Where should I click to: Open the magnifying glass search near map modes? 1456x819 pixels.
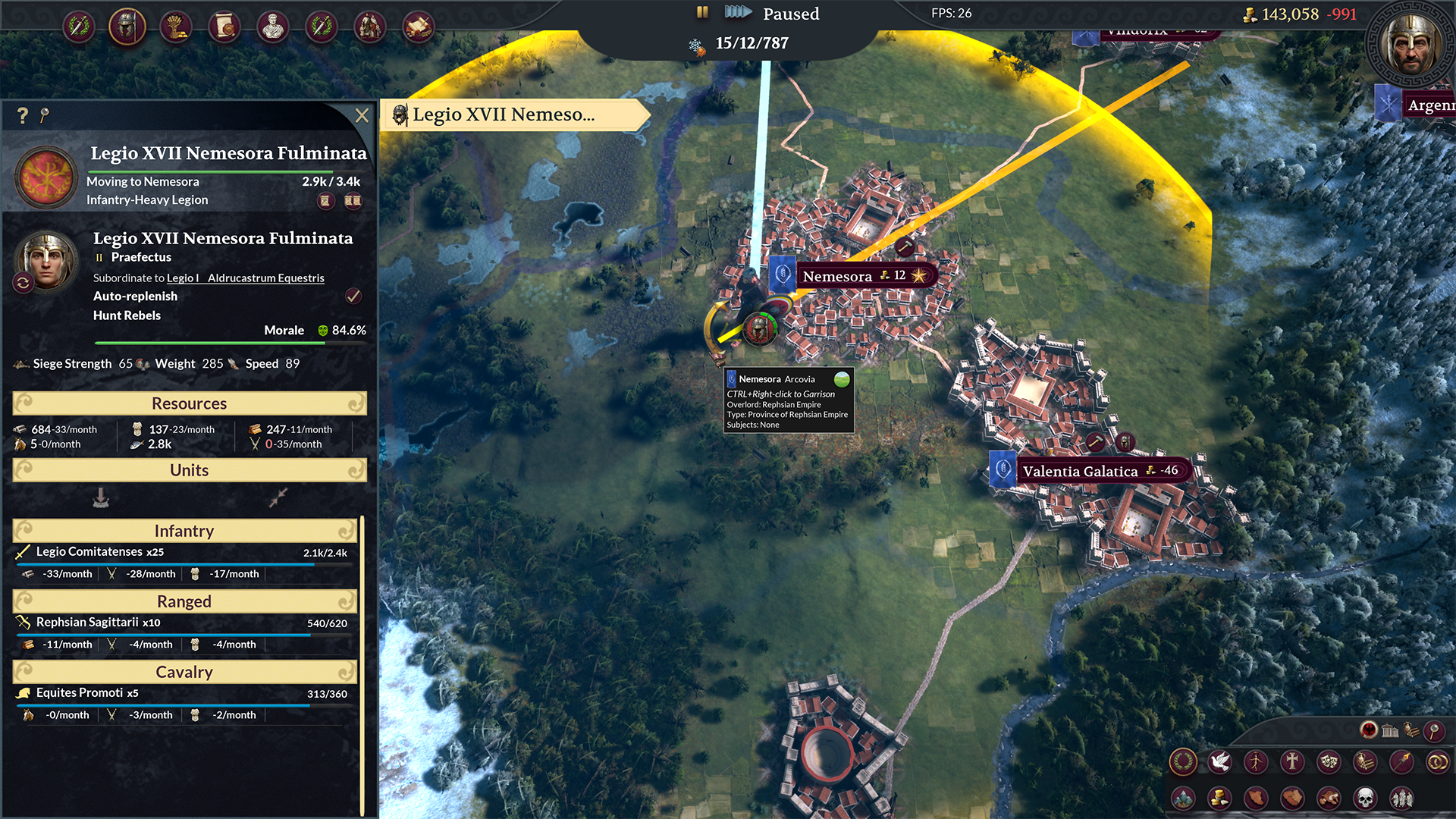coord(1433,730)
